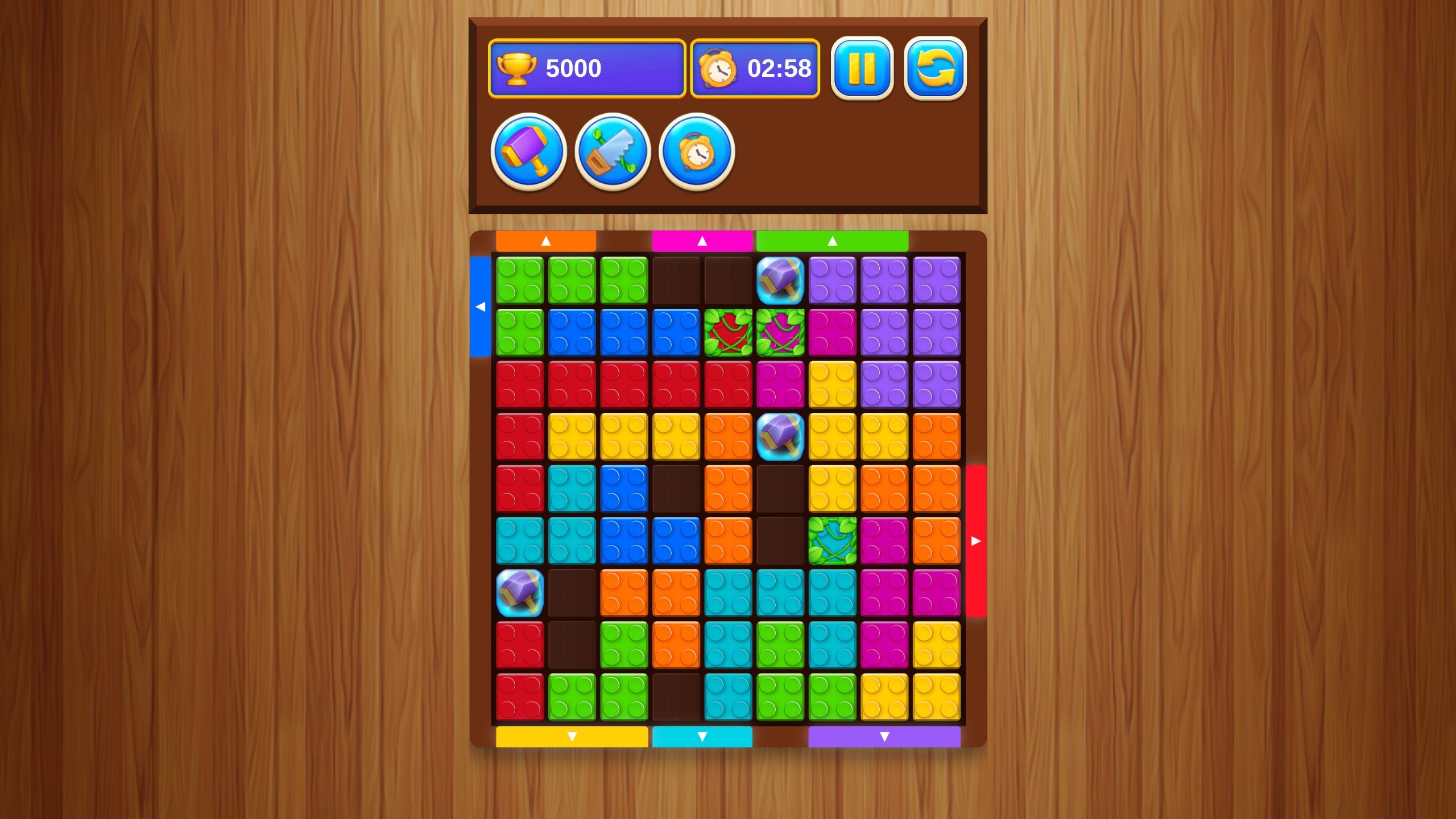This screenshot has width=1456, height=819.
Task: Tap the hammer power-up near the board center
Action: pos(781,436)
